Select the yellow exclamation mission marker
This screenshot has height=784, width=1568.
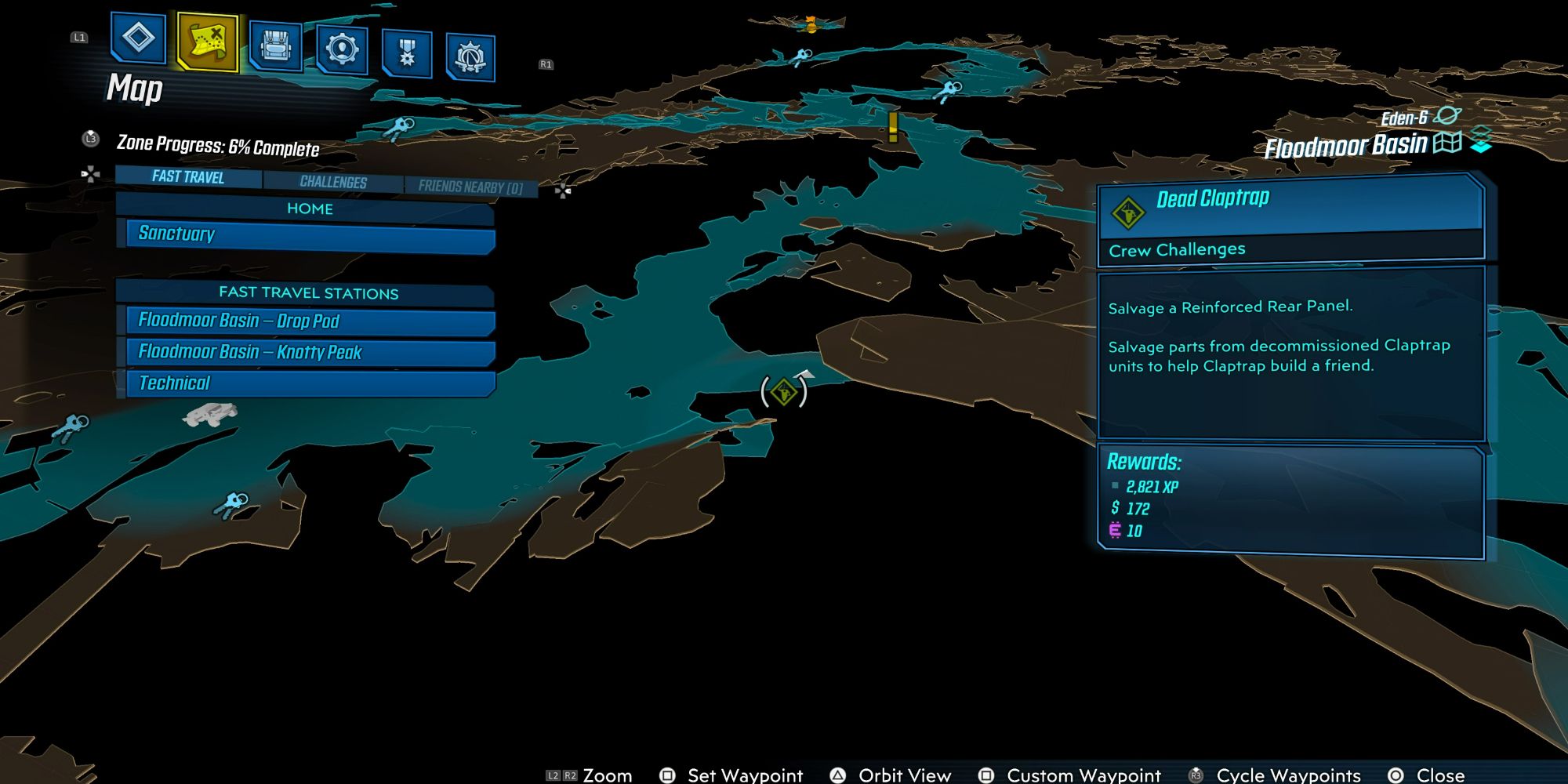pyautogui.click(x=892, y=126)
